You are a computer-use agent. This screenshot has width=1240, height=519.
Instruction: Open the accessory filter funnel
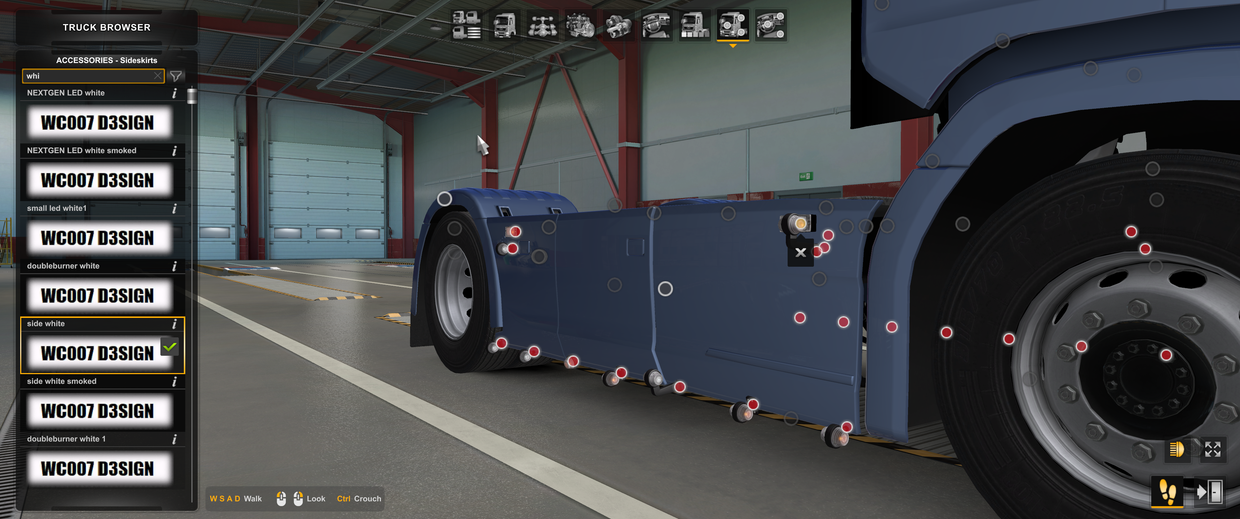tap(176, 76)
